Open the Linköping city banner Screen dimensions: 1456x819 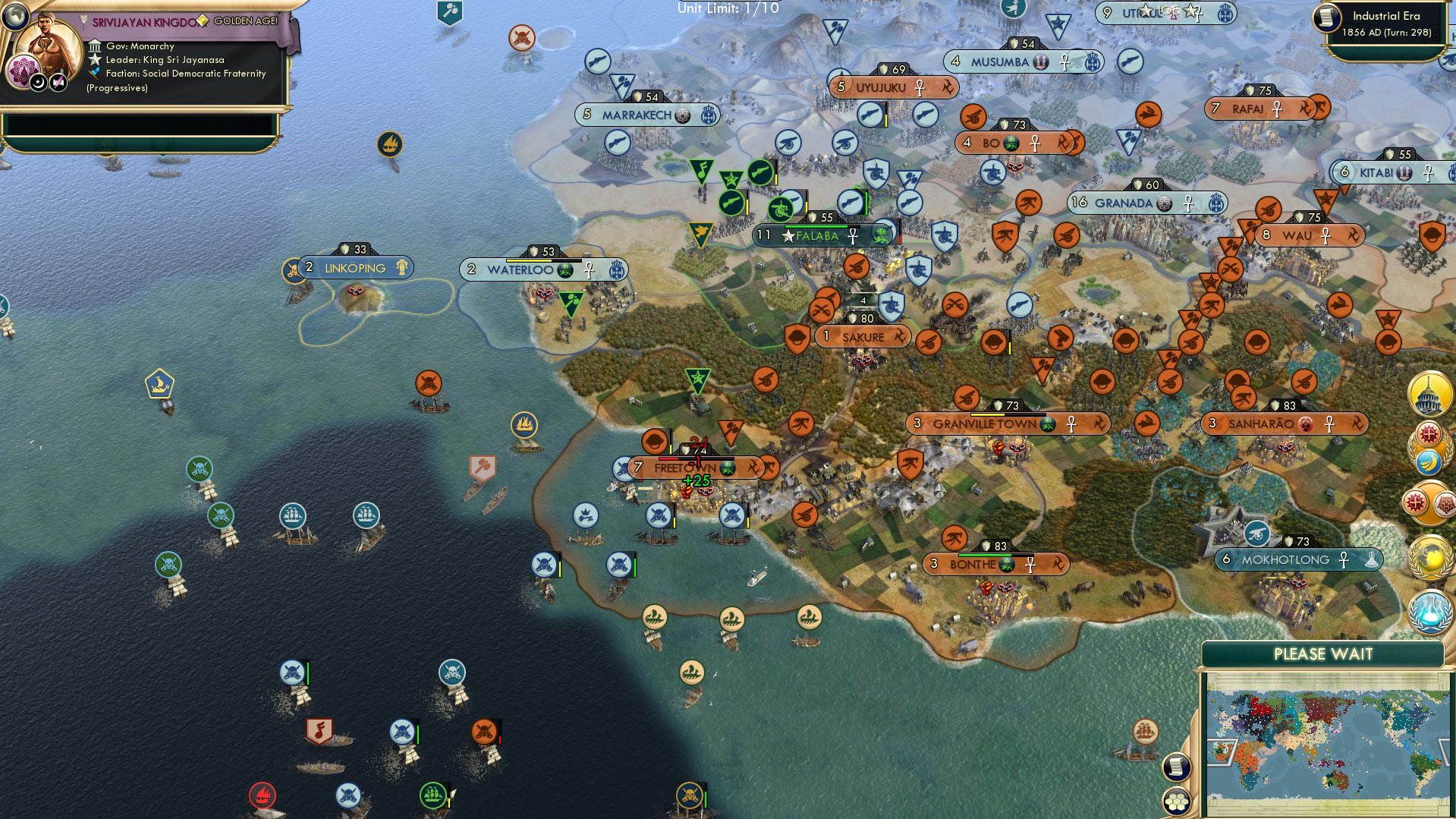coord(353,267)
